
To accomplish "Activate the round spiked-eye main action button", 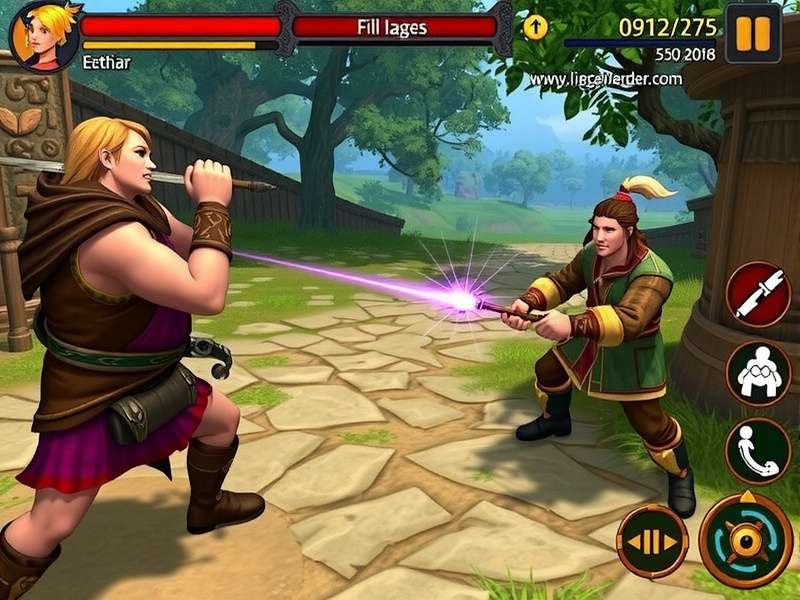I will tap(746, 540).
